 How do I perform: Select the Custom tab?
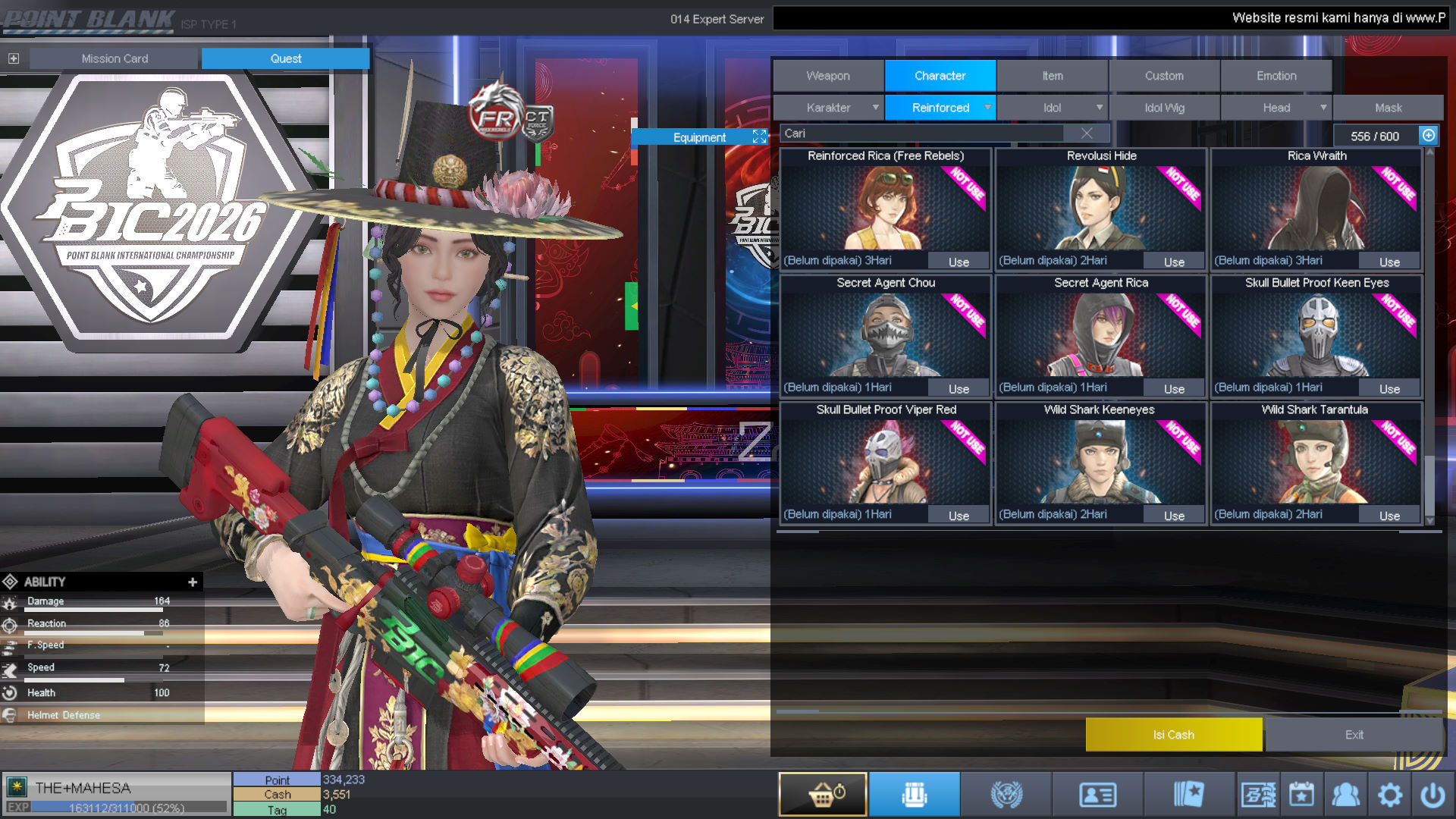click(x=1164, y=76)
